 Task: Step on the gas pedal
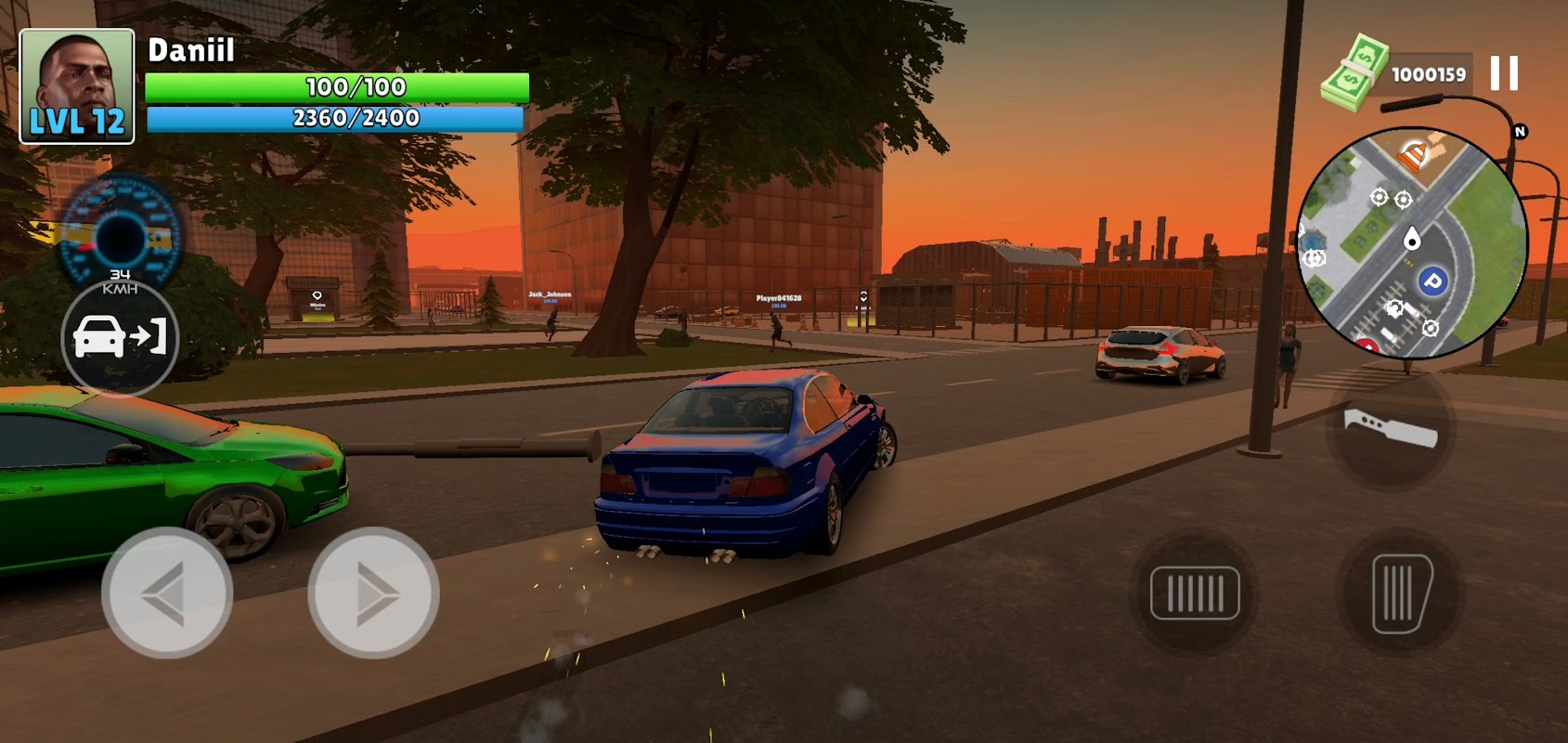pos(1400,593)
